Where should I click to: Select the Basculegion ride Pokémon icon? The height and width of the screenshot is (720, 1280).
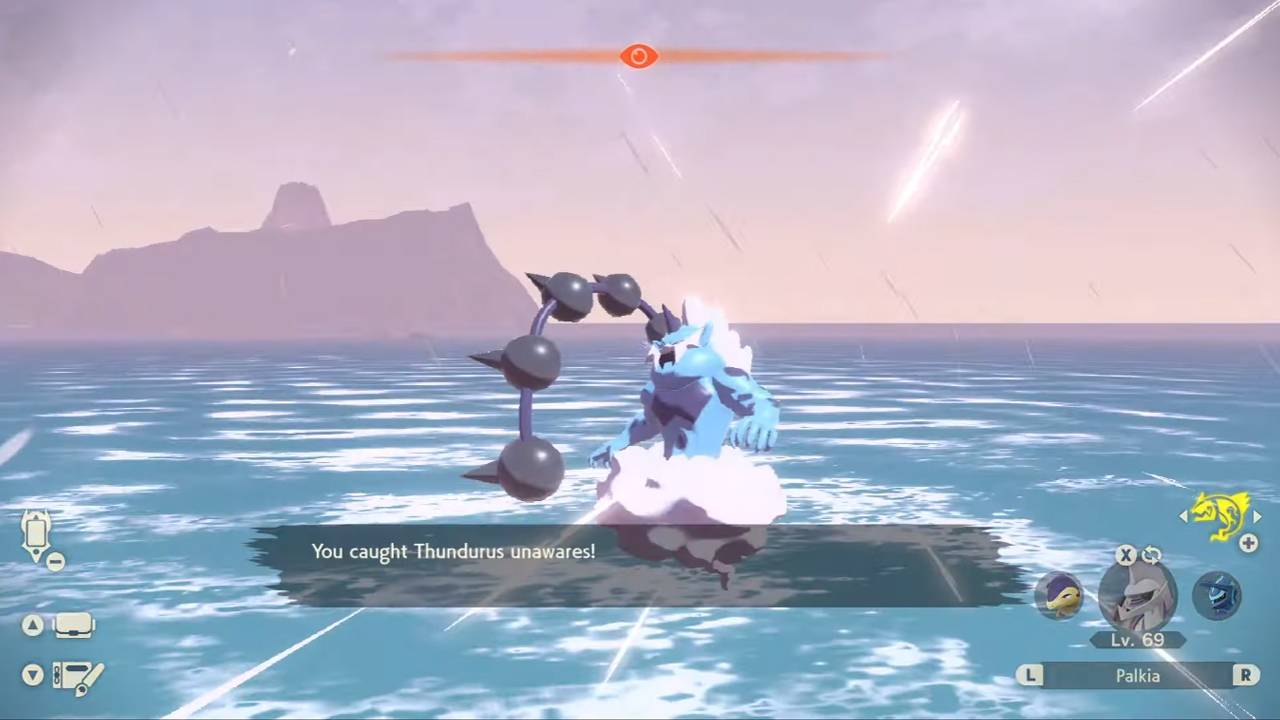[1219, 516]
